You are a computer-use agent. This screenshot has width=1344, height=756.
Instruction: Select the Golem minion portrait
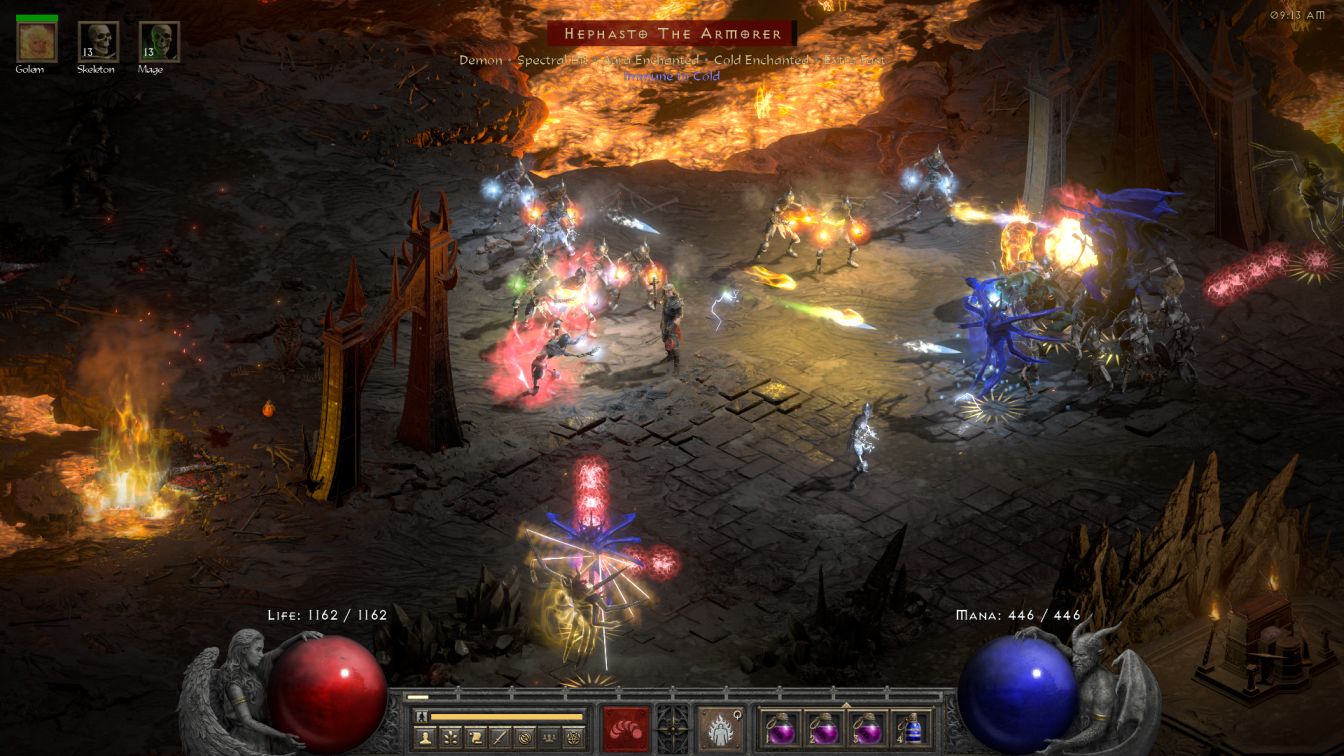[36, 42]
